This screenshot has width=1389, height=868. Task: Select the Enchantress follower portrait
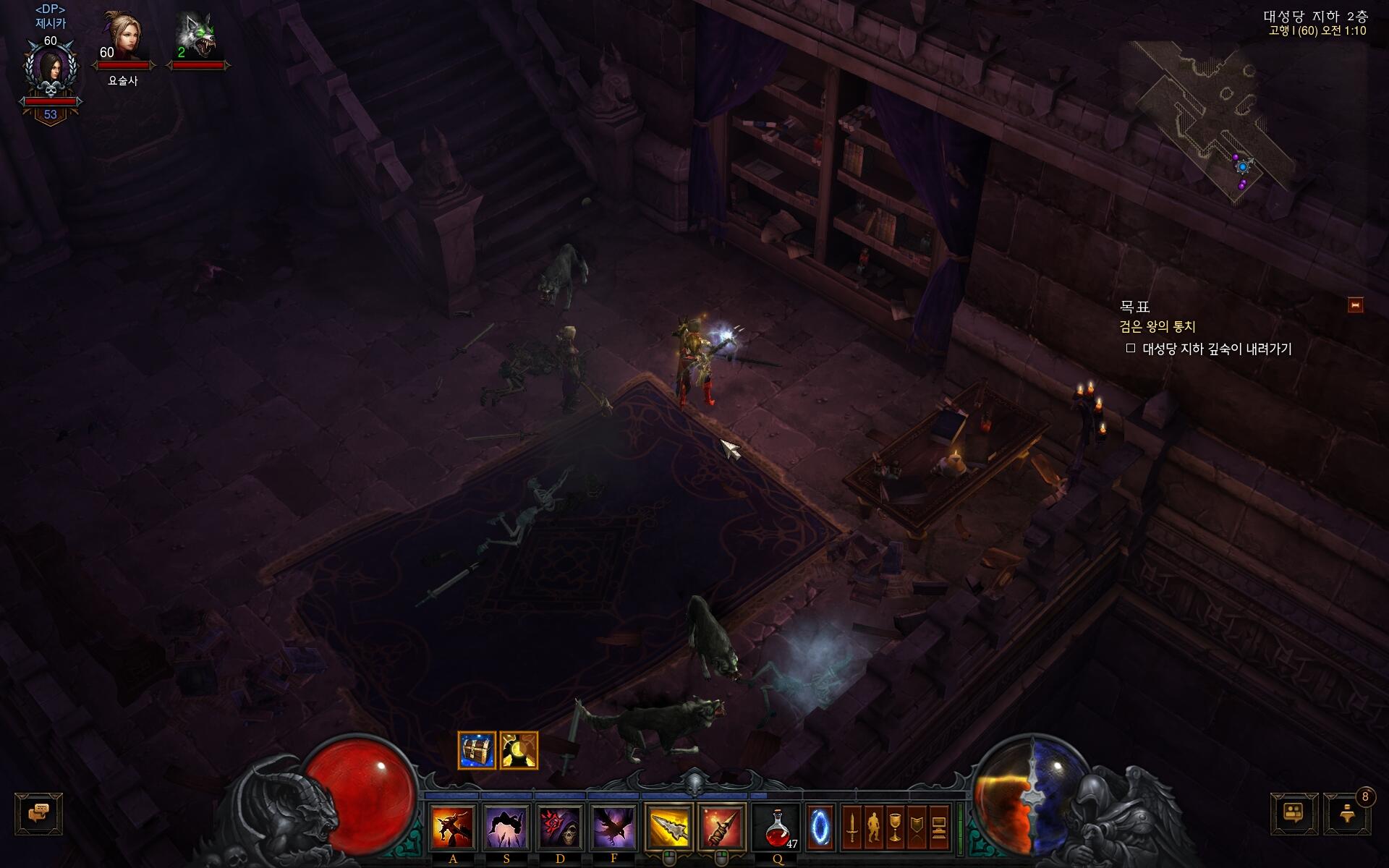click(122, 36)
